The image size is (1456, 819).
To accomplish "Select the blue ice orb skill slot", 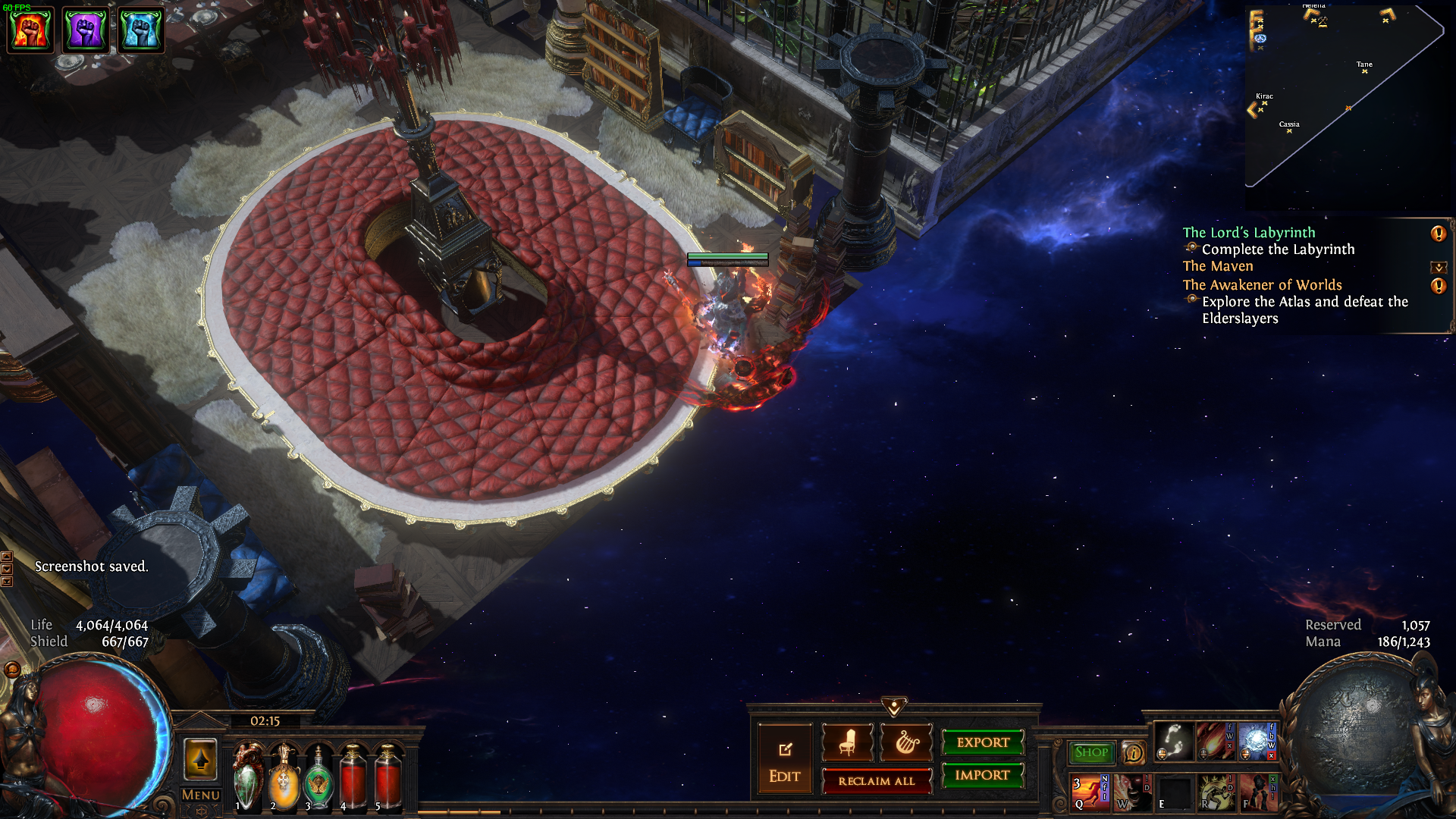I will 1257,742.
